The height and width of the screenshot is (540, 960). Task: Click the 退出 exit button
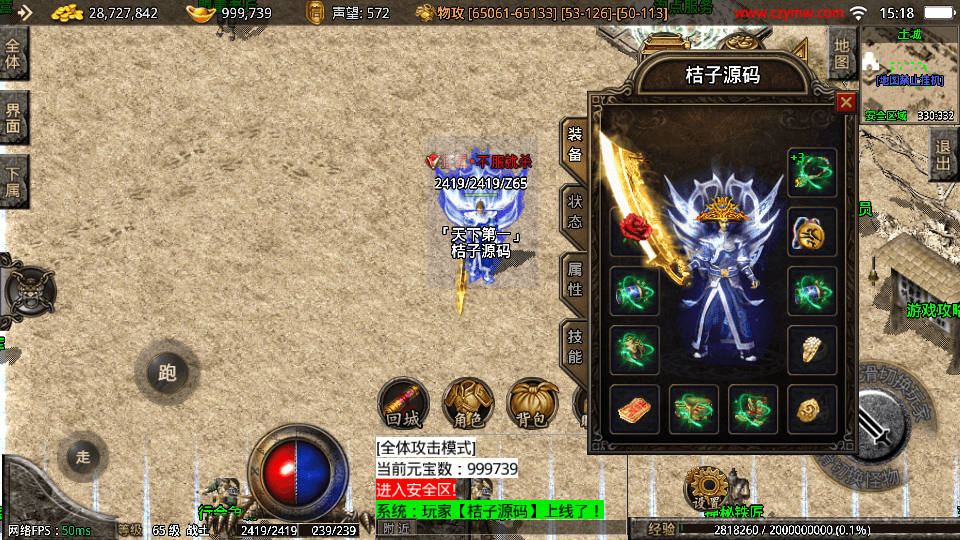point(942,154)
